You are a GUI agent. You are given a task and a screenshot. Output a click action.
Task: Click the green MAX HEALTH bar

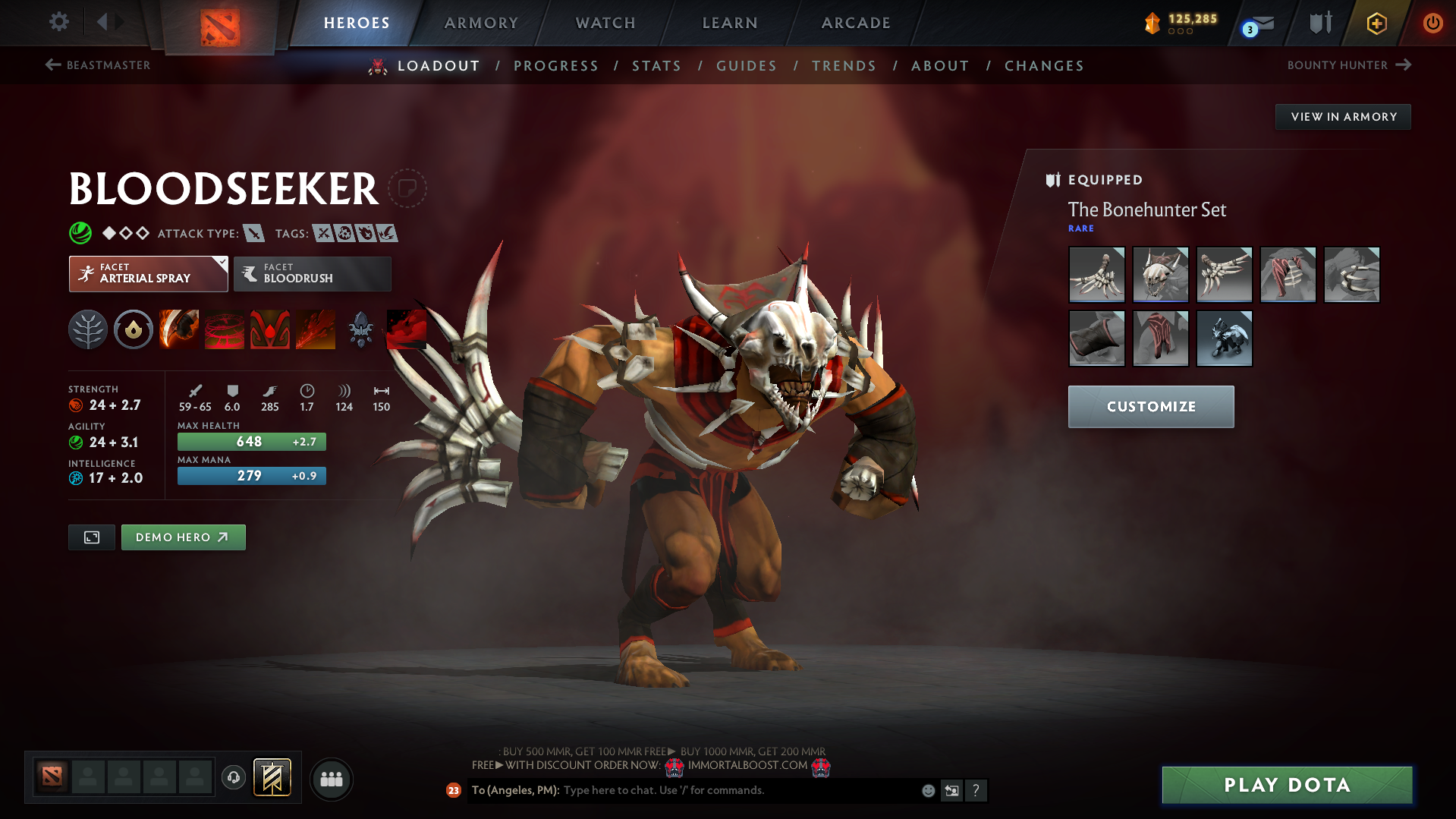point(251,441)
